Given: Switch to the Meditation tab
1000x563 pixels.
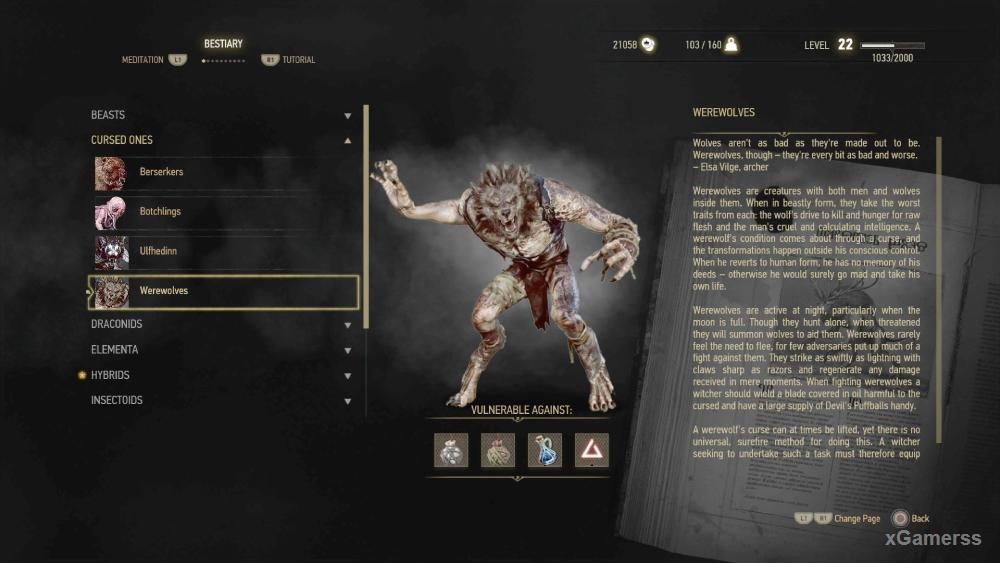Looking at the screenshot, I should (143, 60).
